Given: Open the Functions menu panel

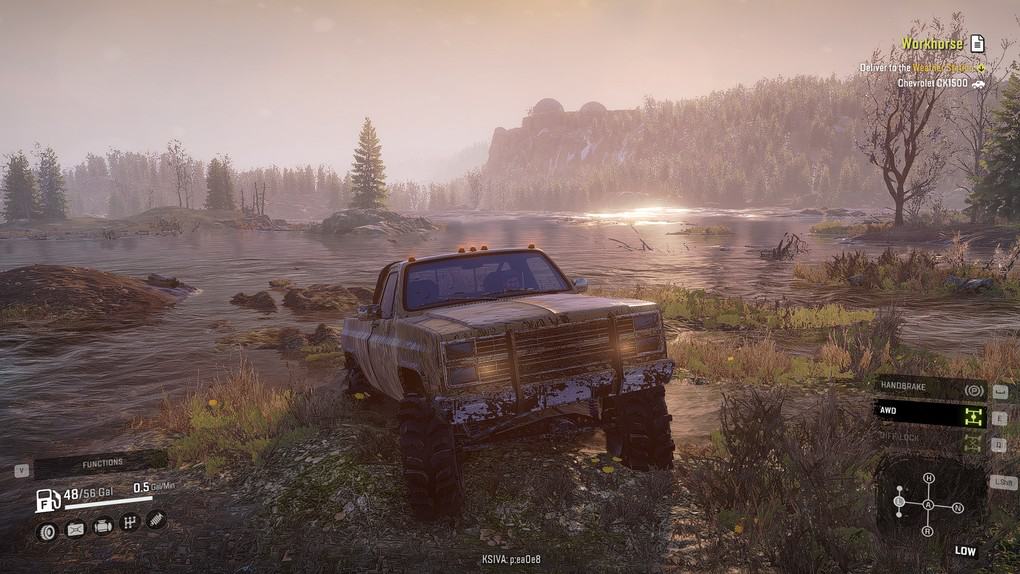Looking at the screenshot, I should pos(100,464).
